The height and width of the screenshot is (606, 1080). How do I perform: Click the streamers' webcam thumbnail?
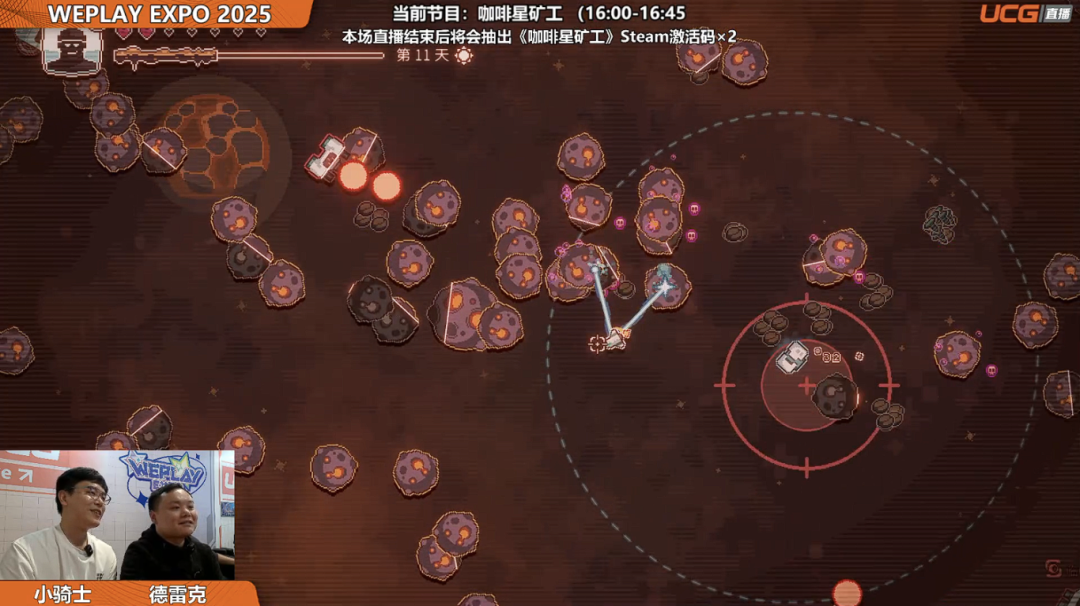(117, 515)
